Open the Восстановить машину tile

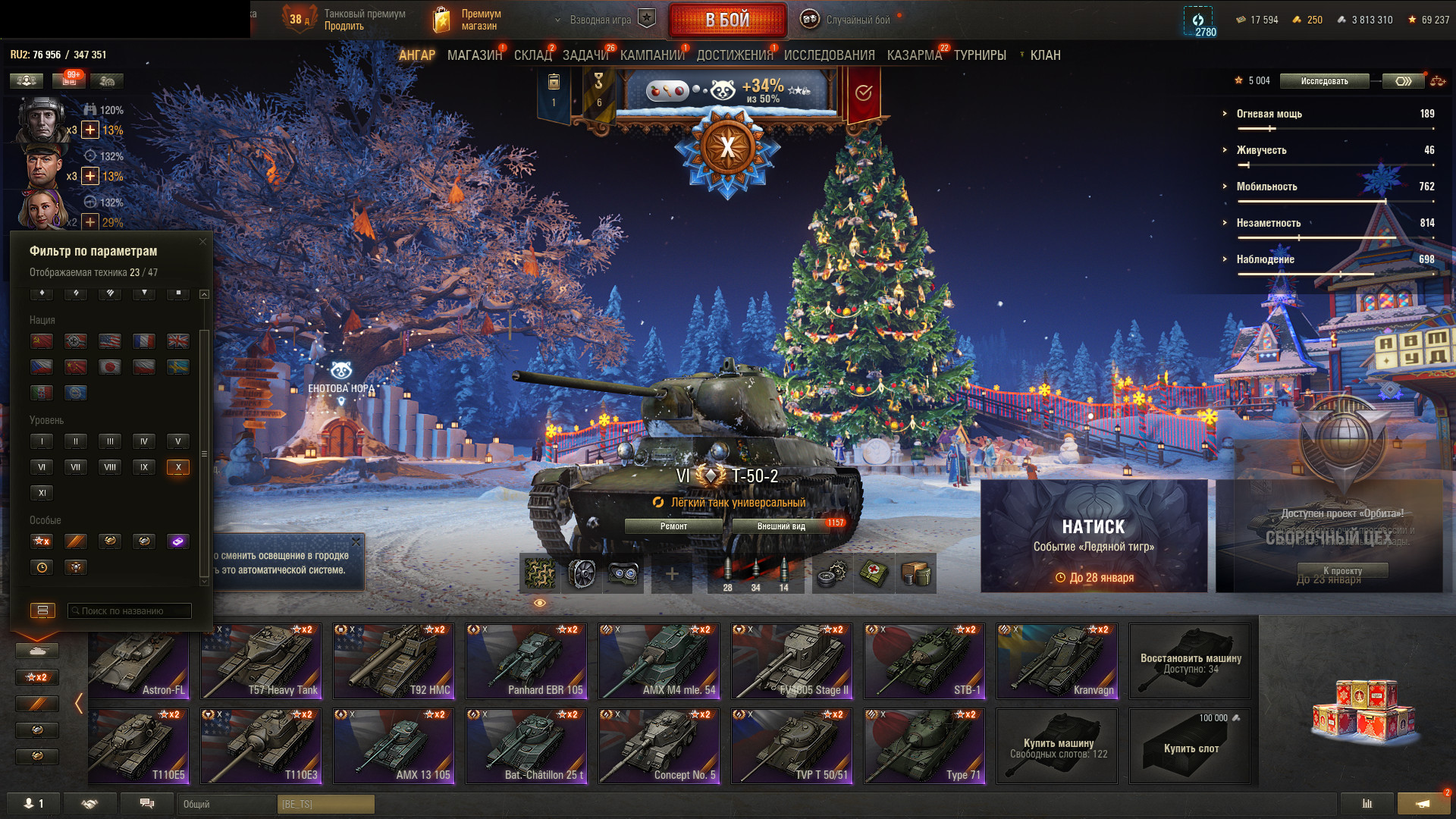point(1190,661)
